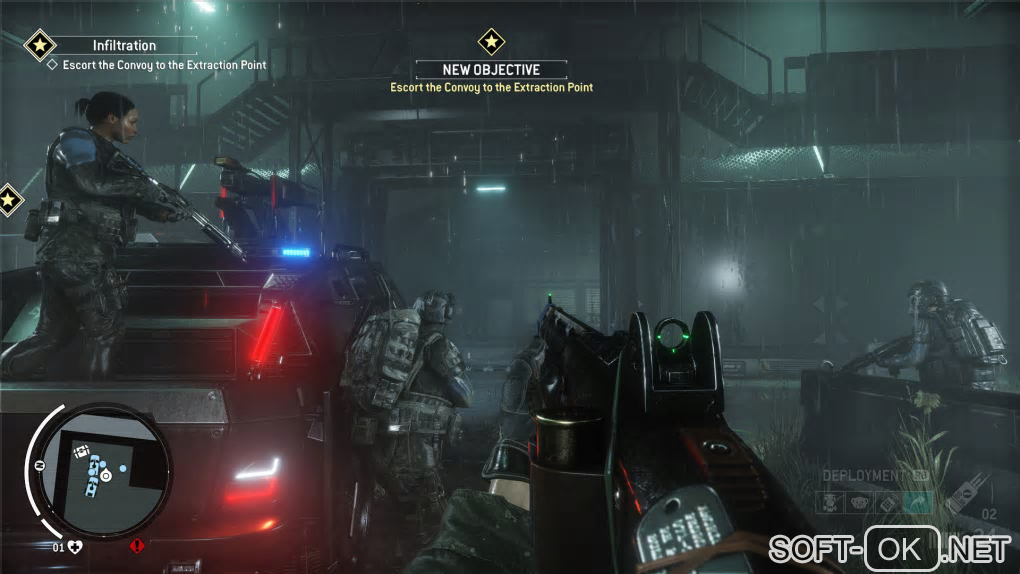The width and height of the screenshot is (1020, 574).
Task: Select the New Objective banner
Action: tap(491, 70)
